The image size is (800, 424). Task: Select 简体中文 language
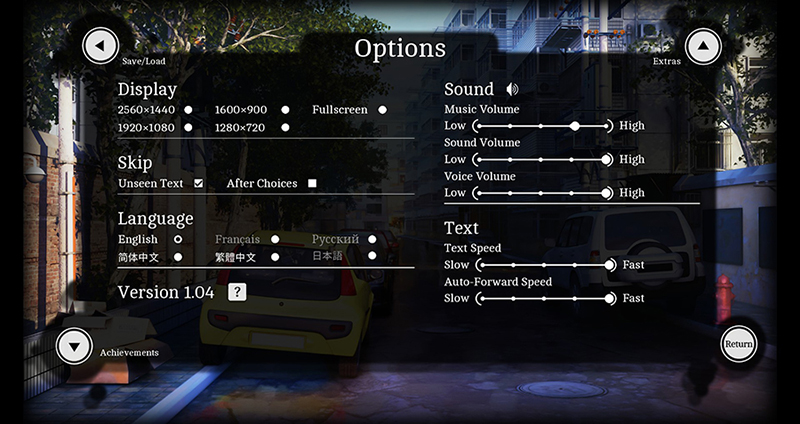tap(178, 257)
